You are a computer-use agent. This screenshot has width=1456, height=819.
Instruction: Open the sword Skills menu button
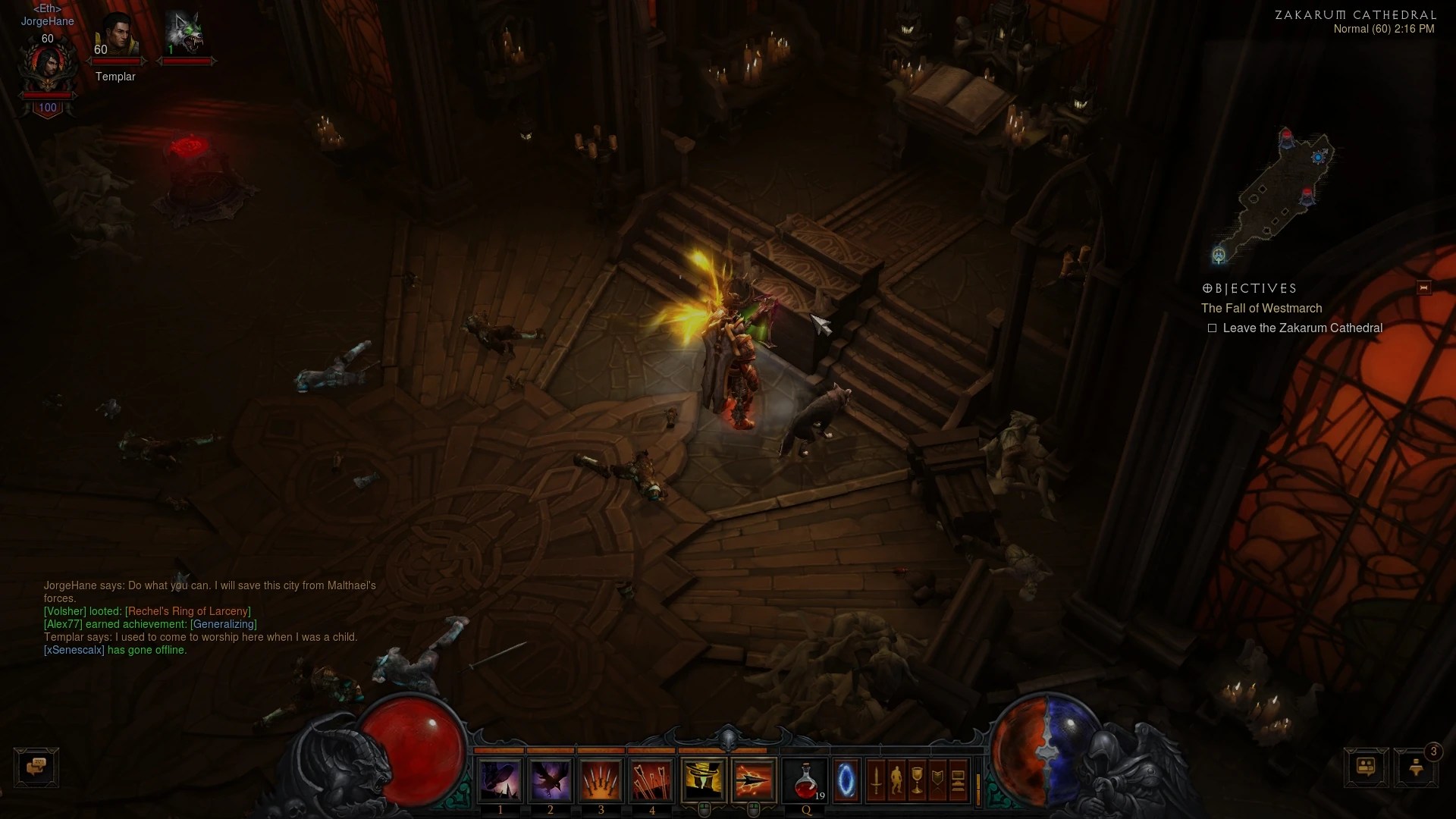(877, 780)
